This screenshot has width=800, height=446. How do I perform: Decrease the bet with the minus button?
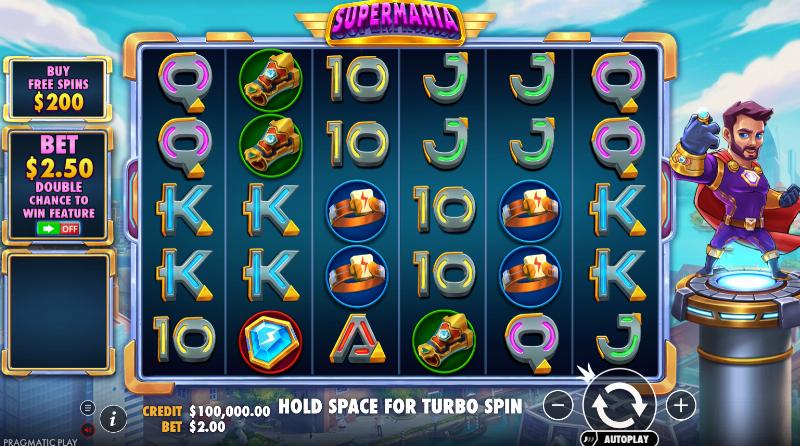tap(561, 405)
